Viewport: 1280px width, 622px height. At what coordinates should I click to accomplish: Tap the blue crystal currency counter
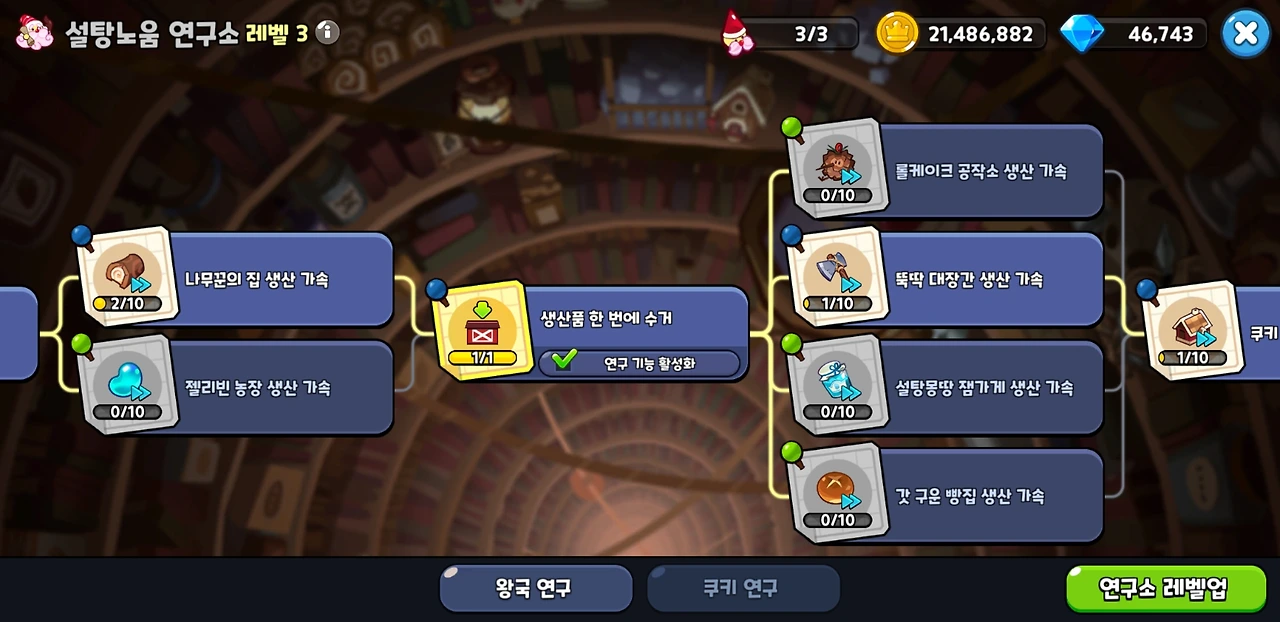tap(1136, 34)
